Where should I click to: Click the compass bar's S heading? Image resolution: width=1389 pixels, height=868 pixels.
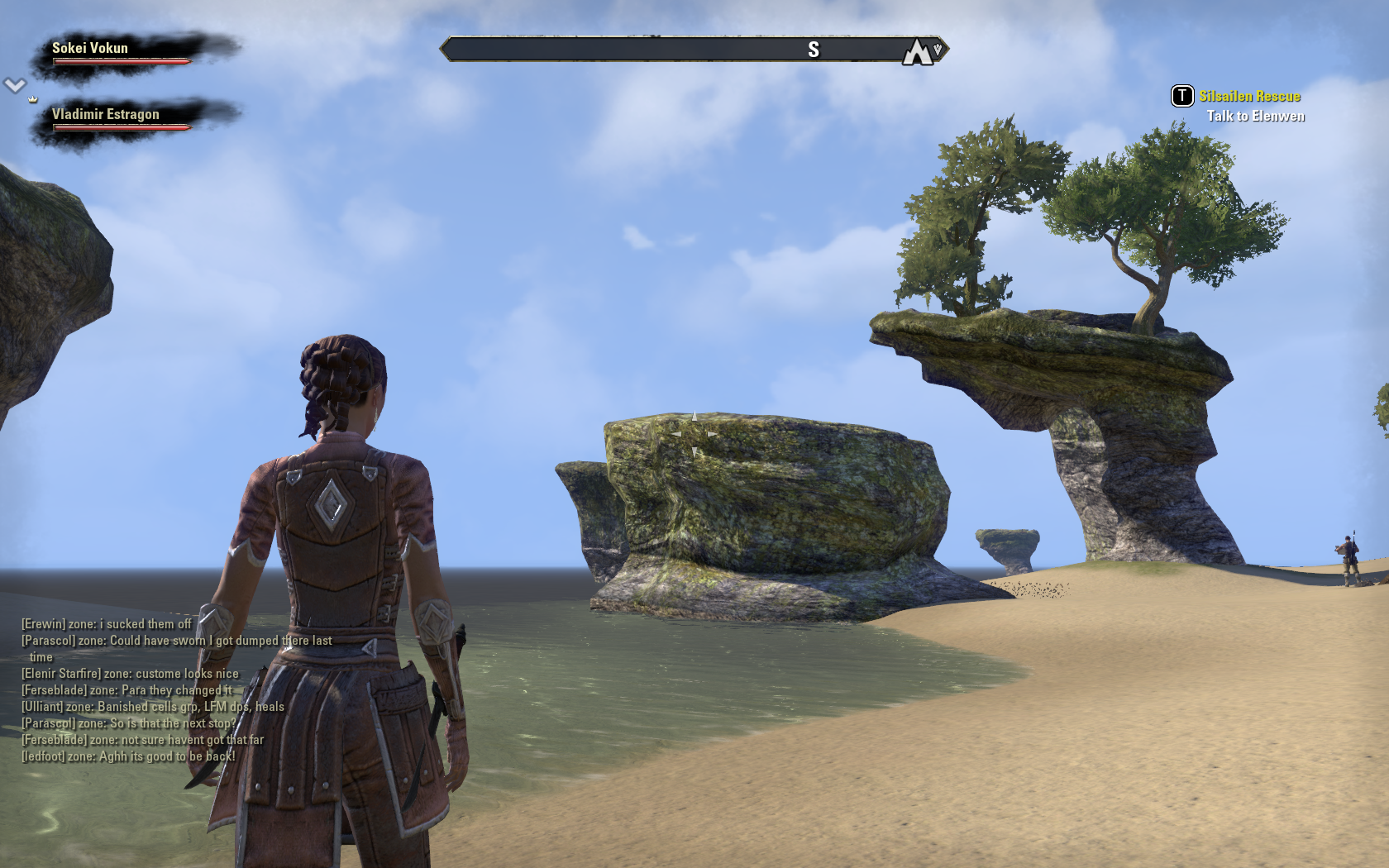[x=814, y=50]
